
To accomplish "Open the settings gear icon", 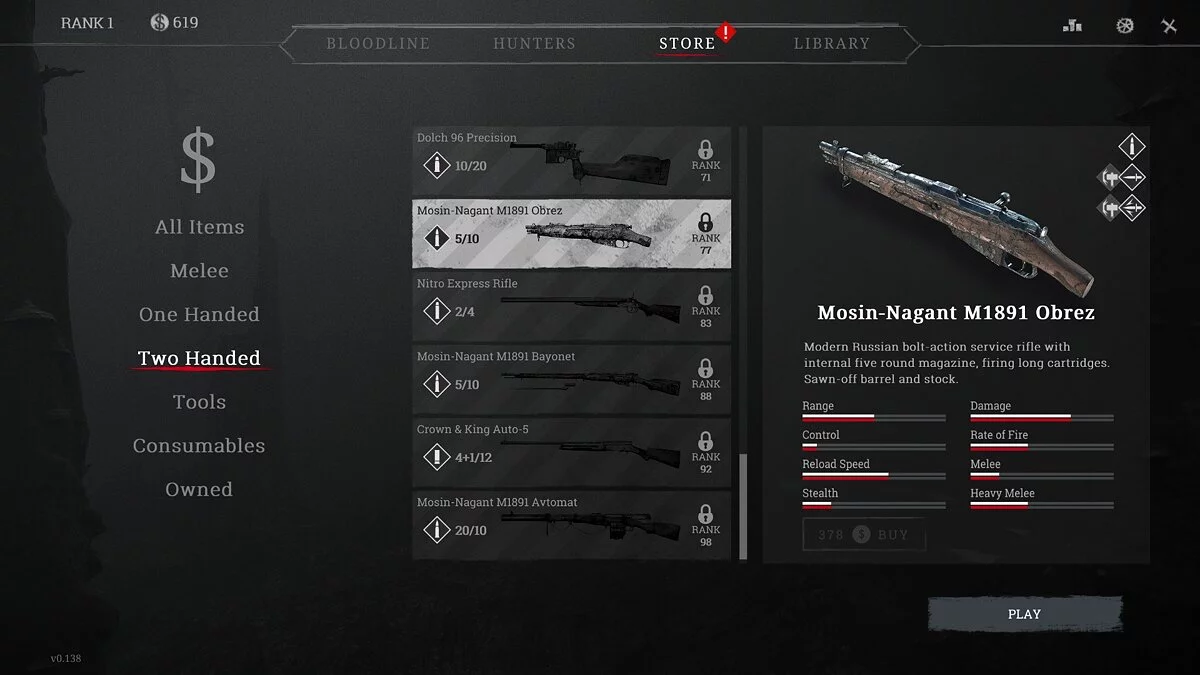I will coord(1125,26).
